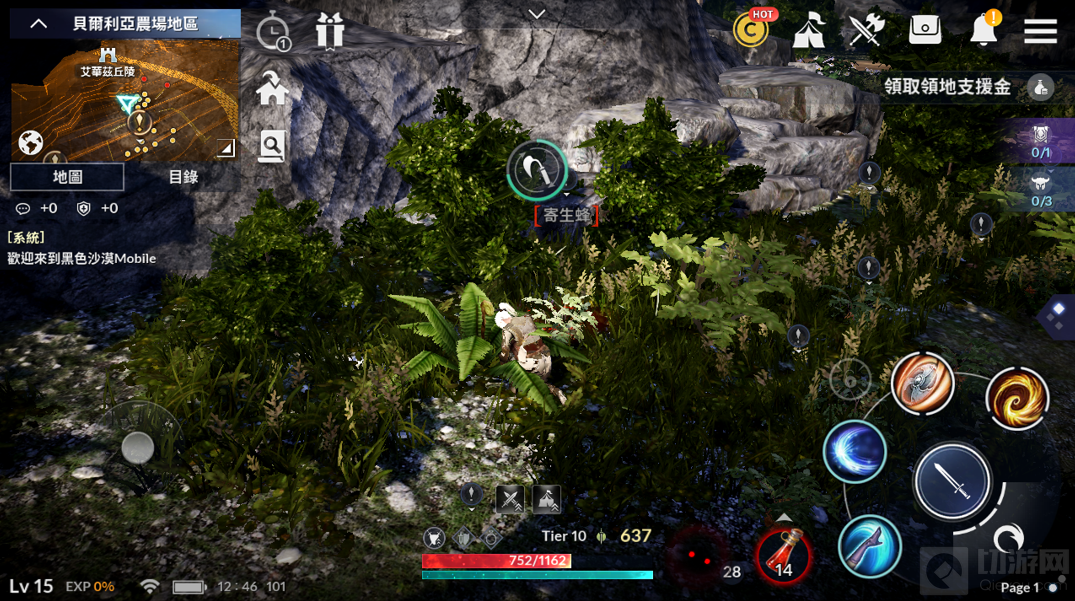Open the camp tent icon
Screen dimensions: 1075x601
pyautogui.click(x=808, y=31)
